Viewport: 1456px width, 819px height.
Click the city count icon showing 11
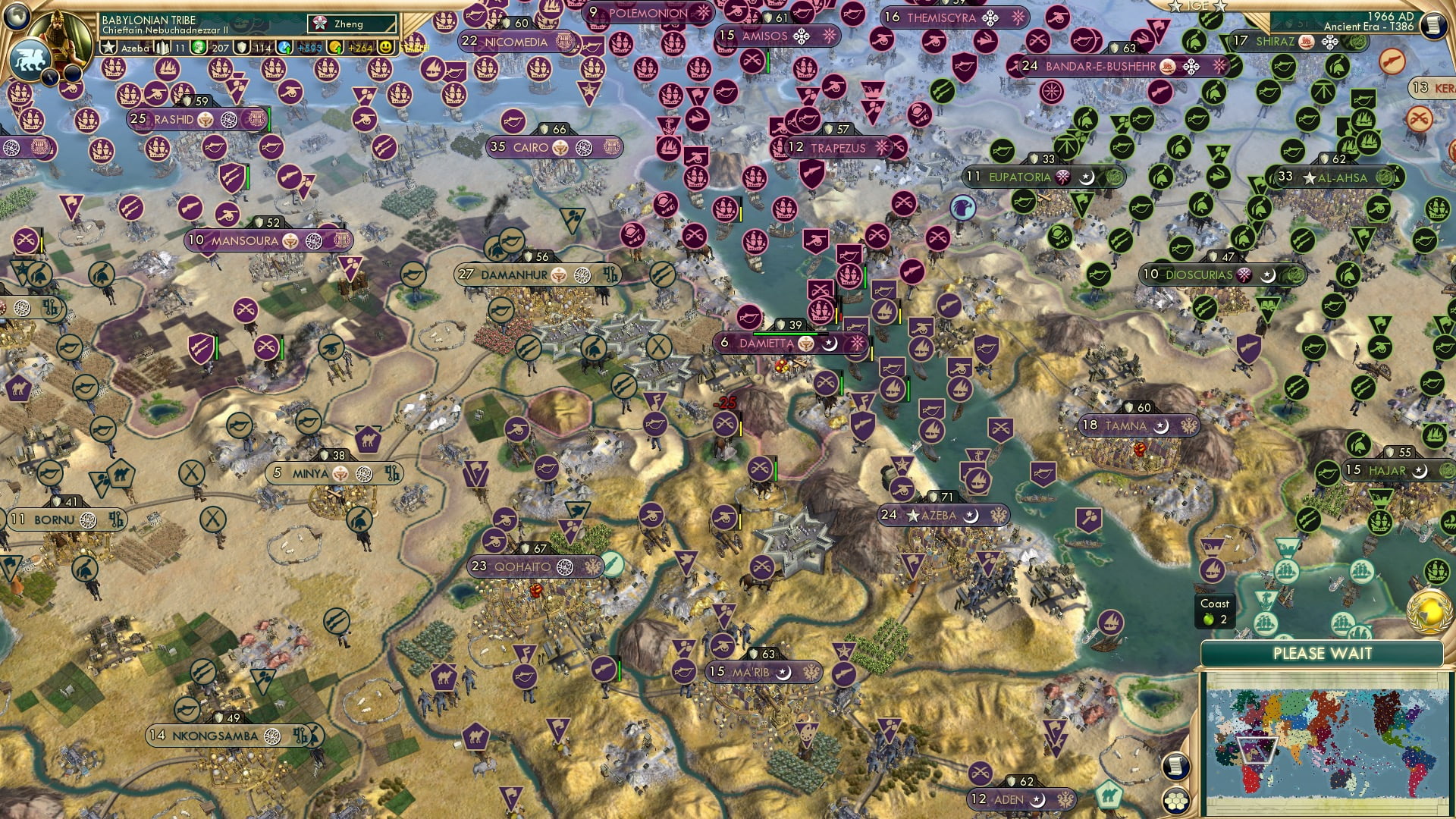[162, 48]
